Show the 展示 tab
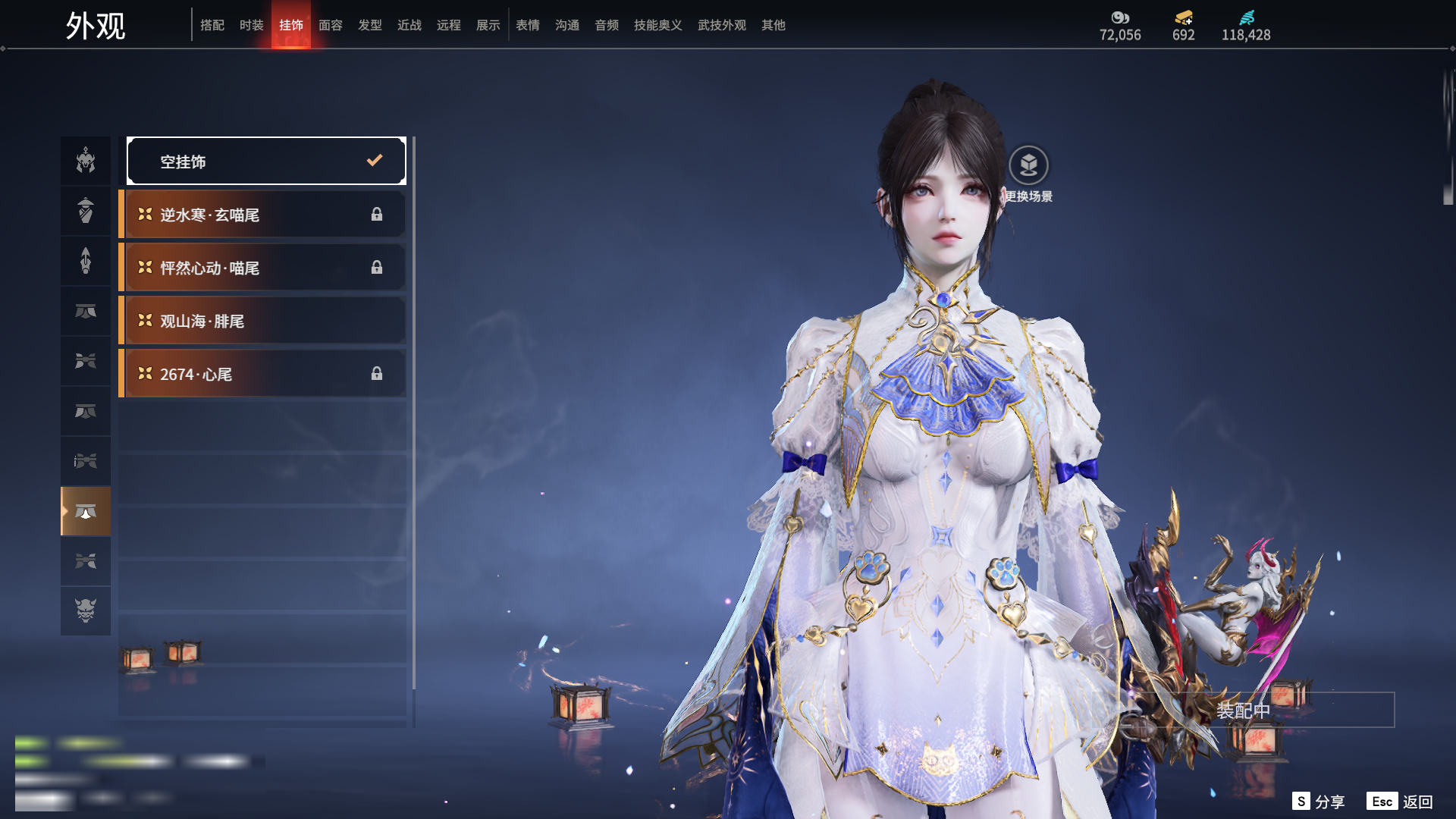 [488, 25]
